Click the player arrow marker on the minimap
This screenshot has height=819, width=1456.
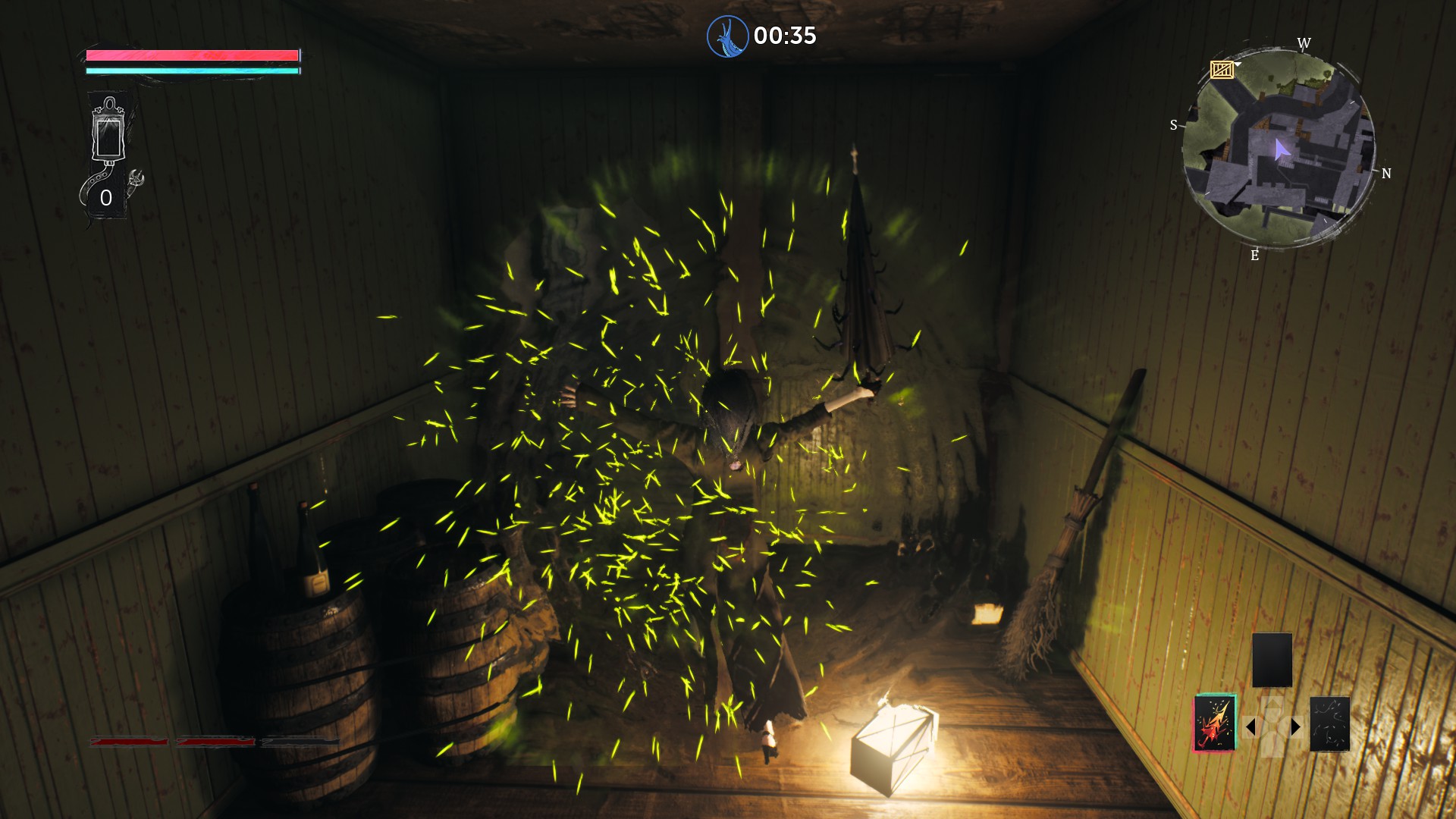[x=1282, y=150]
